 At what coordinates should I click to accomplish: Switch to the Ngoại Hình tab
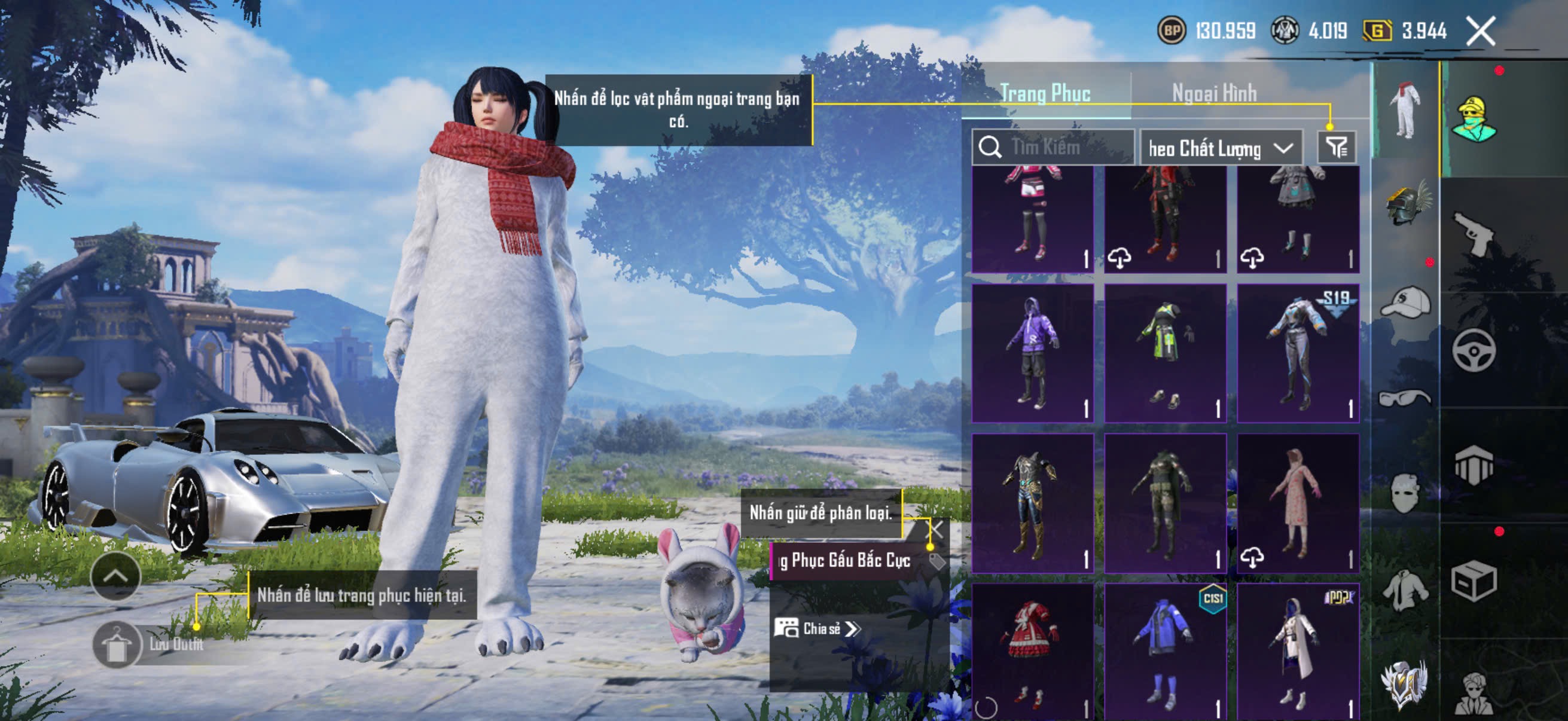[1214, 93]
